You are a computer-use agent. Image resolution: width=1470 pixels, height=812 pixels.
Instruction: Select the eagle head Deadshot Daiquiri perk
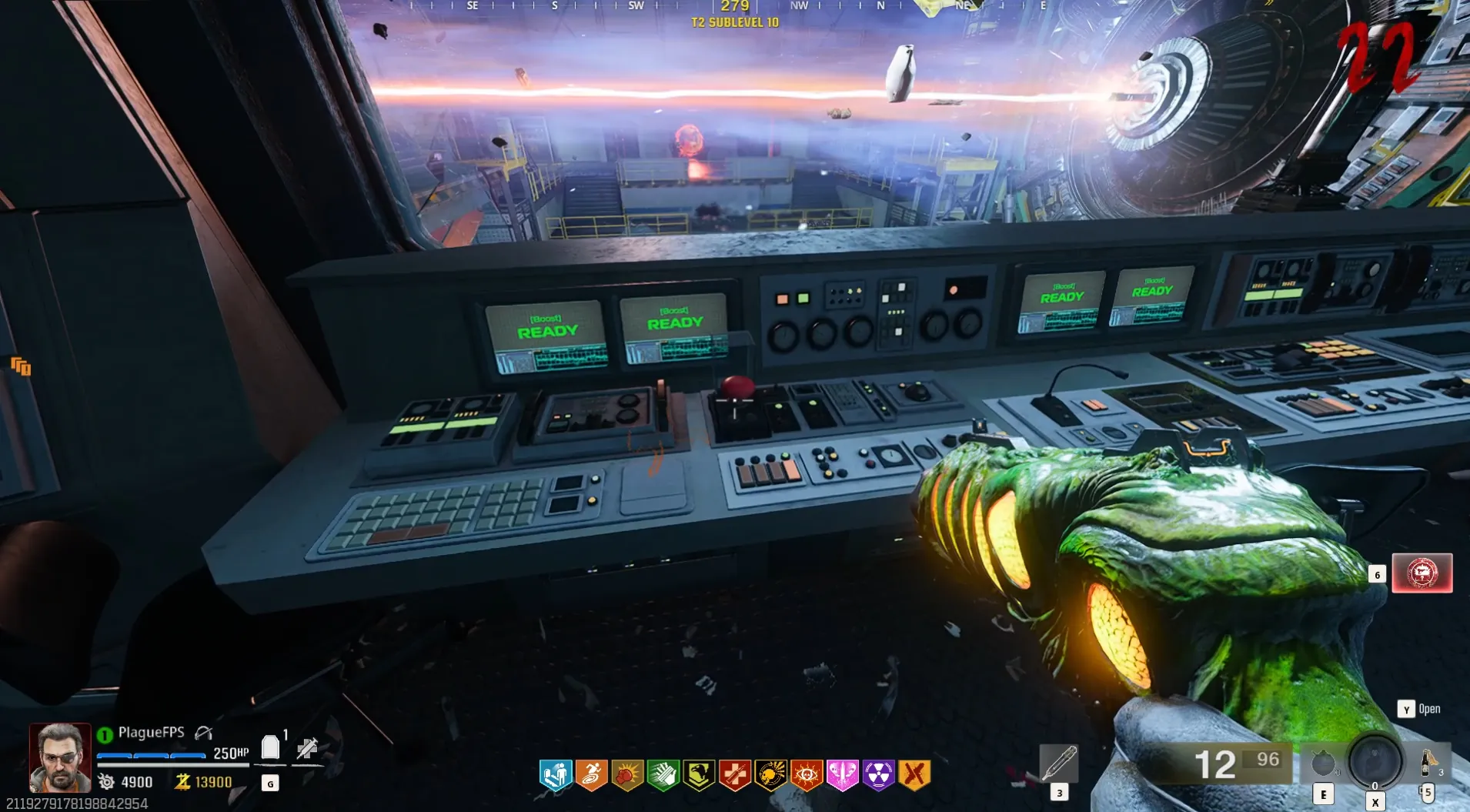(x=699, y=774)
